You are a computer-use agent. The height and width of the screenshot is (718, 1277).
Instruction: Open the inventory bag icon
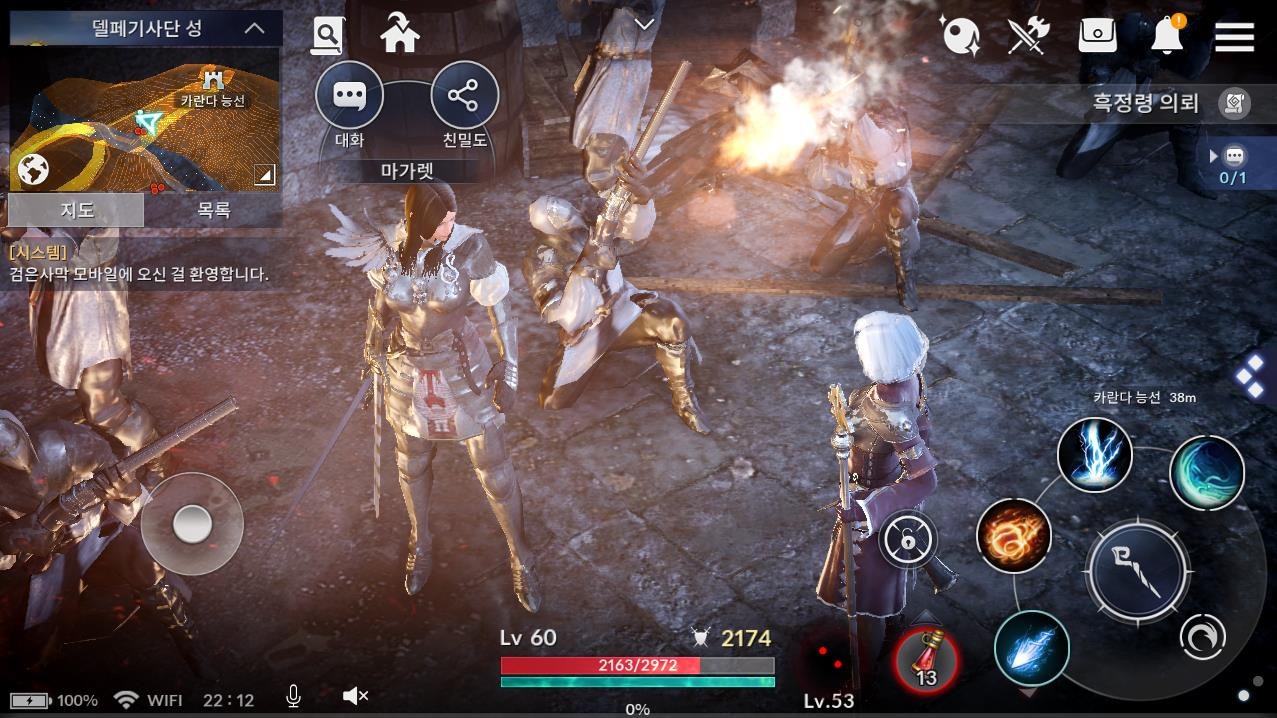[x=1097, y=36]
